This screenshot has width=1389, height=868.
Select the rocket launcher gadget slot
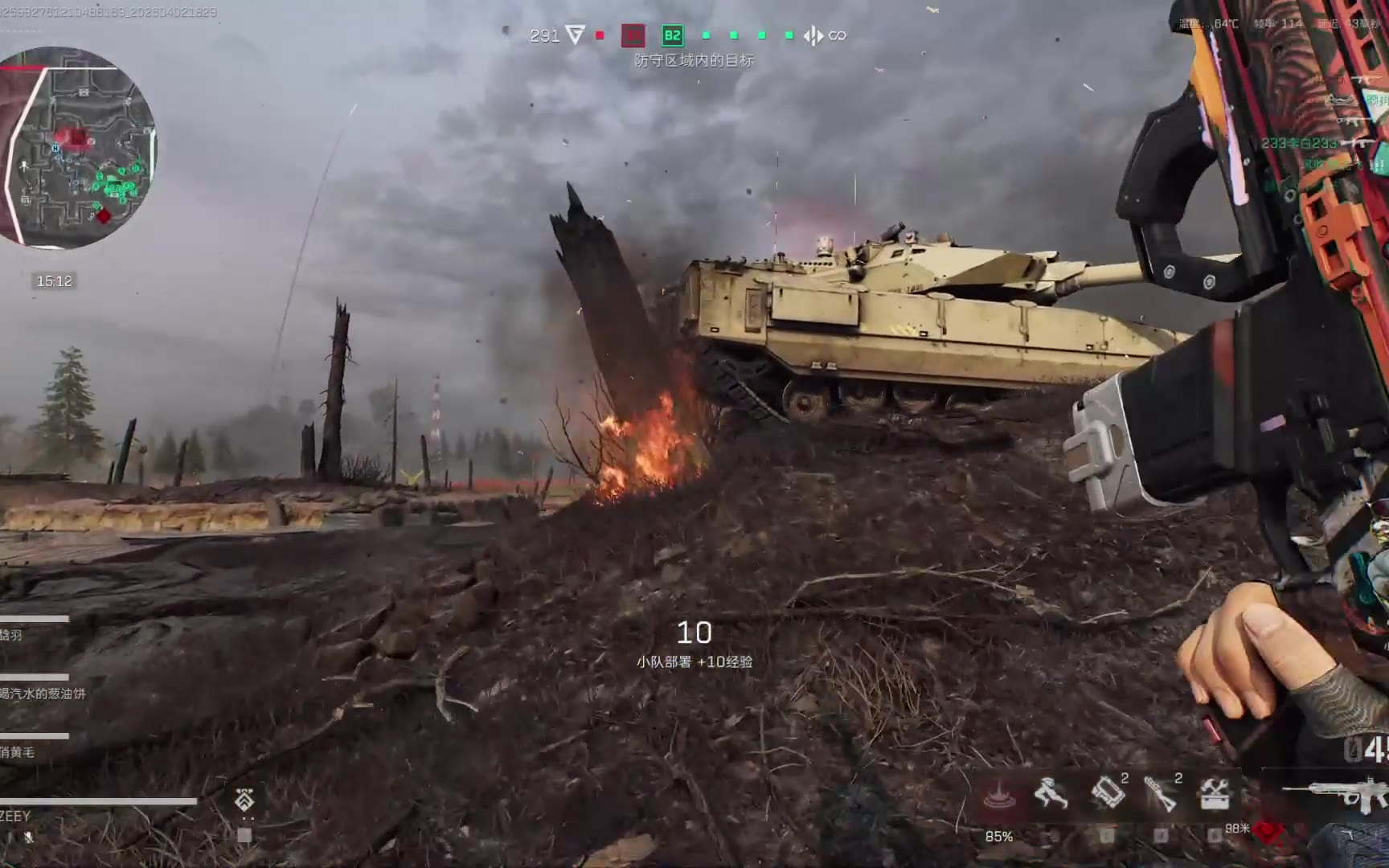coord(1161,794)
